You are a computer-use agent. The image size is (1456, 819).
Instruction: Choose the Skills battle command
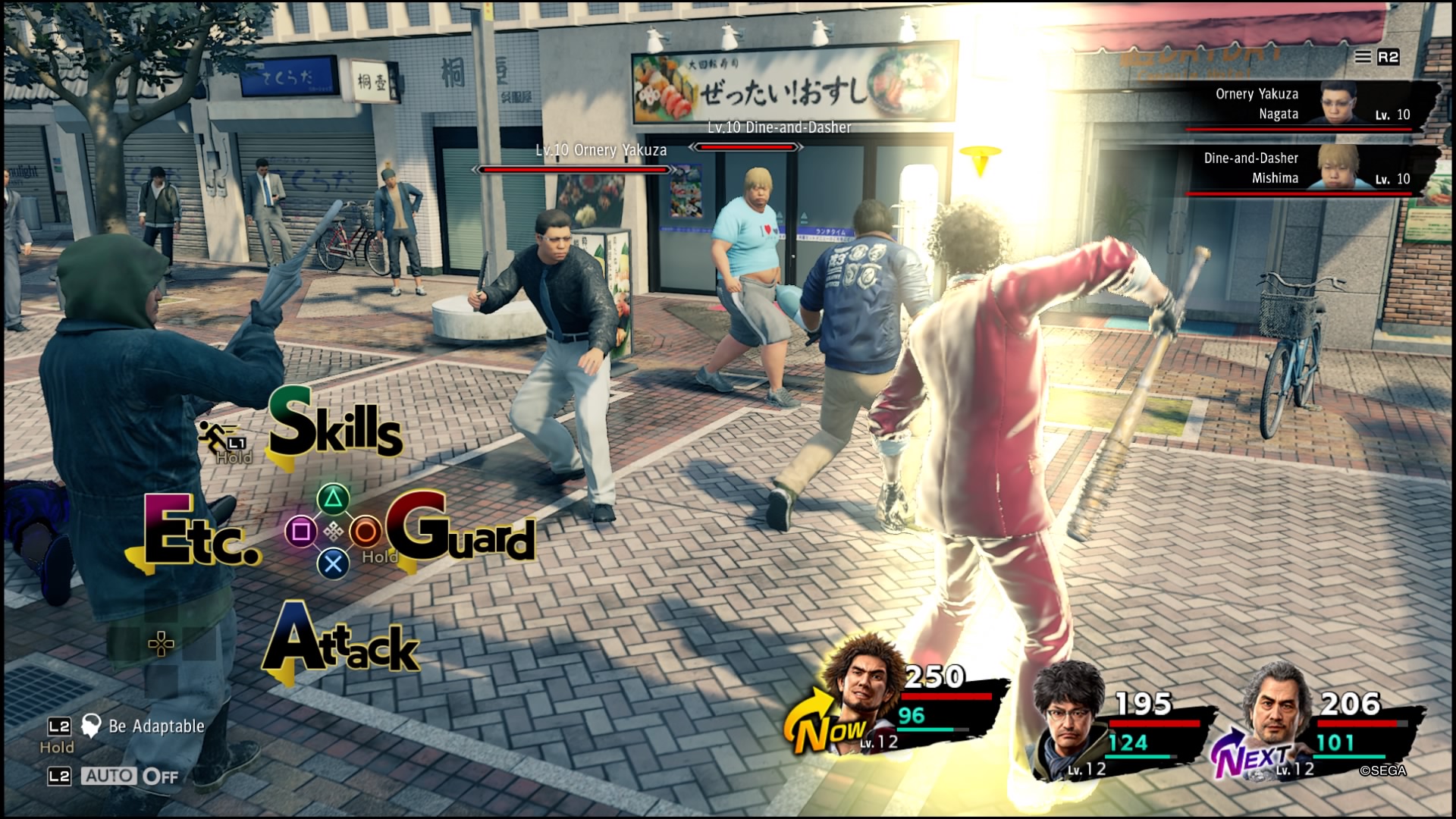335,428
